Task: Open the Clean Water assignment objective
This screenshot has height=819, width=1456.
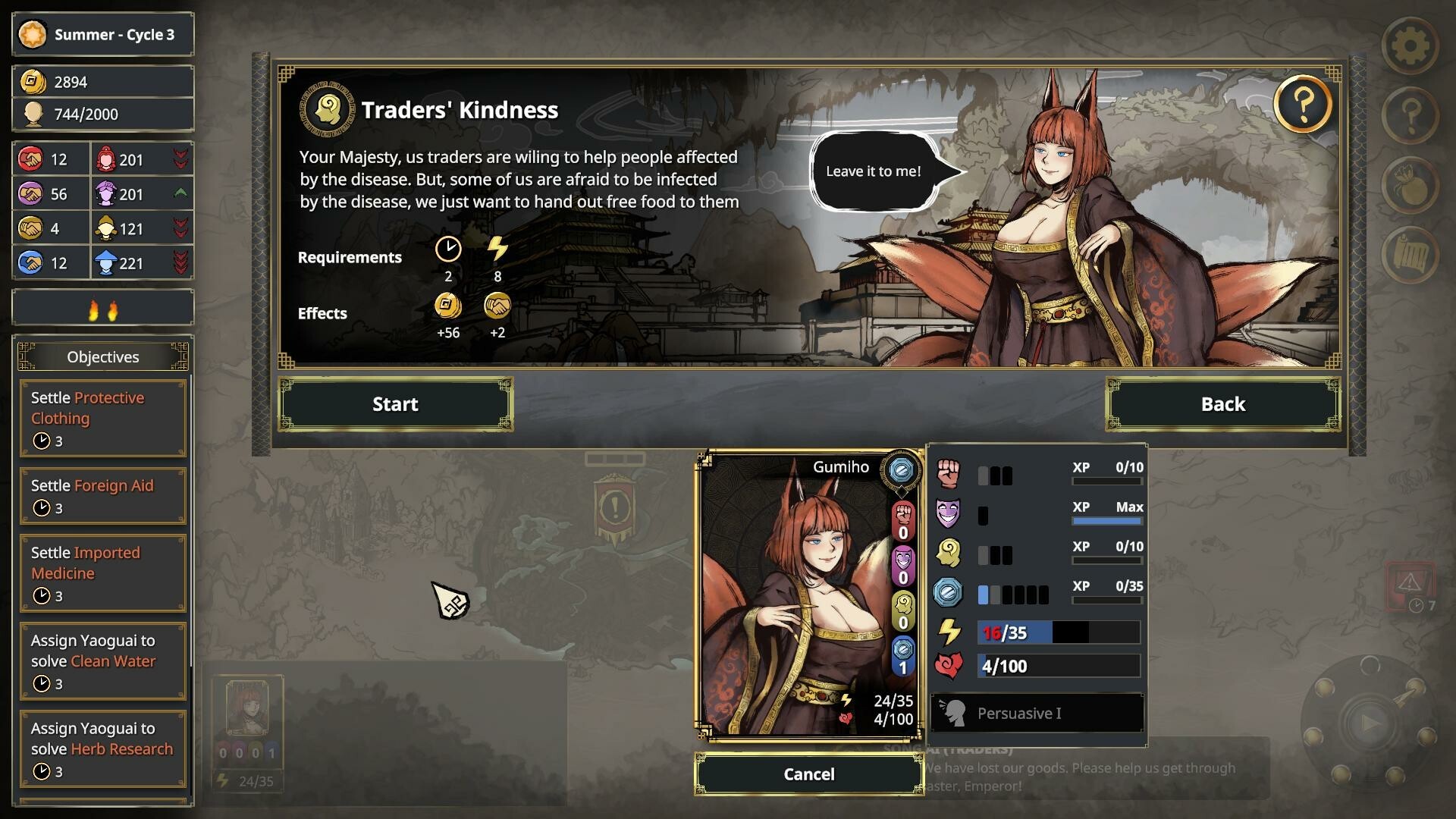Action: click(x=103, y=661)
